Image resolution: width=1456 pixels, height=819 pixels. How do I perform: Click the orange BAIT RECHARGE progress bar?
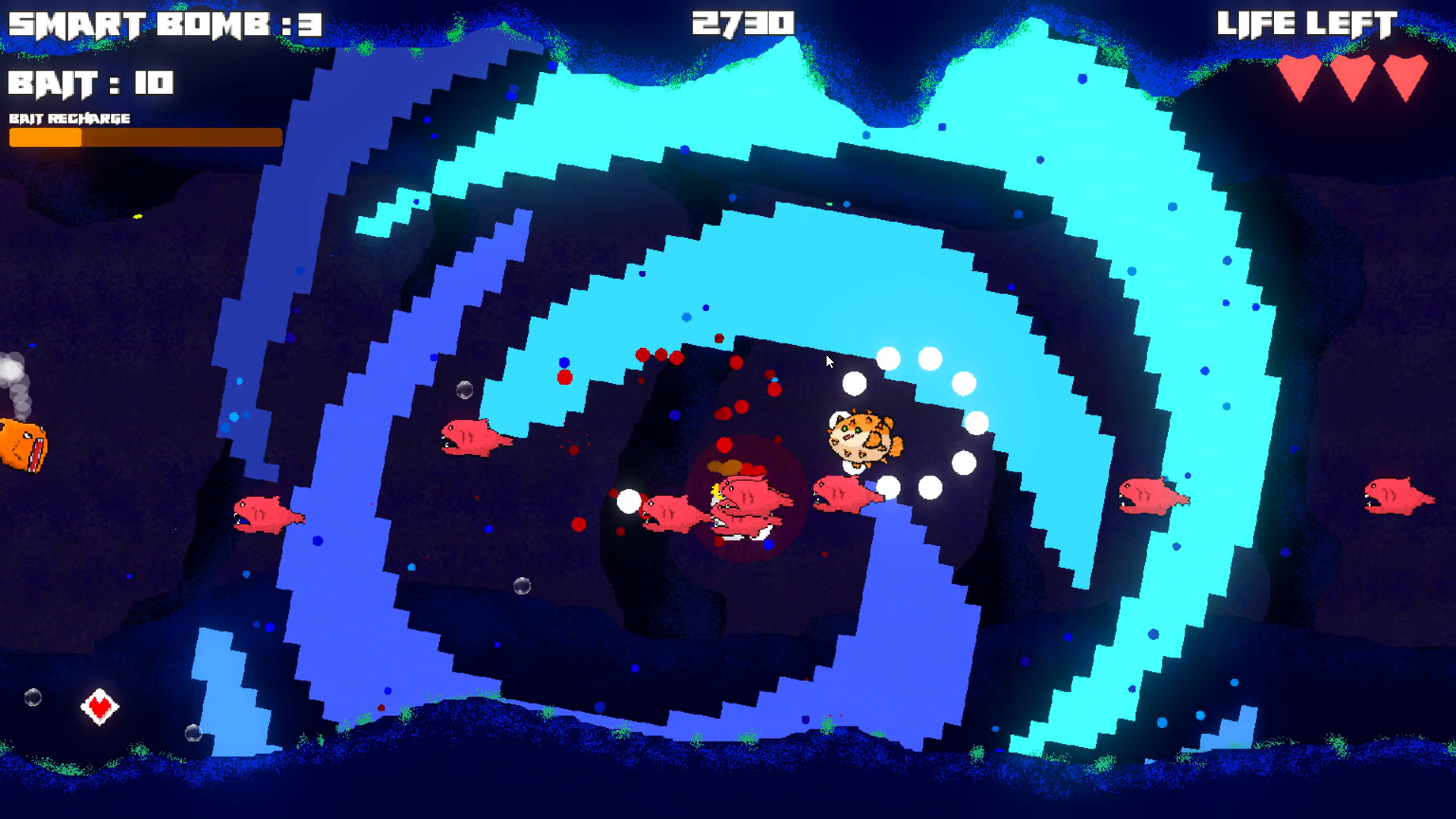pyautogui.click(x=144, y=138)
